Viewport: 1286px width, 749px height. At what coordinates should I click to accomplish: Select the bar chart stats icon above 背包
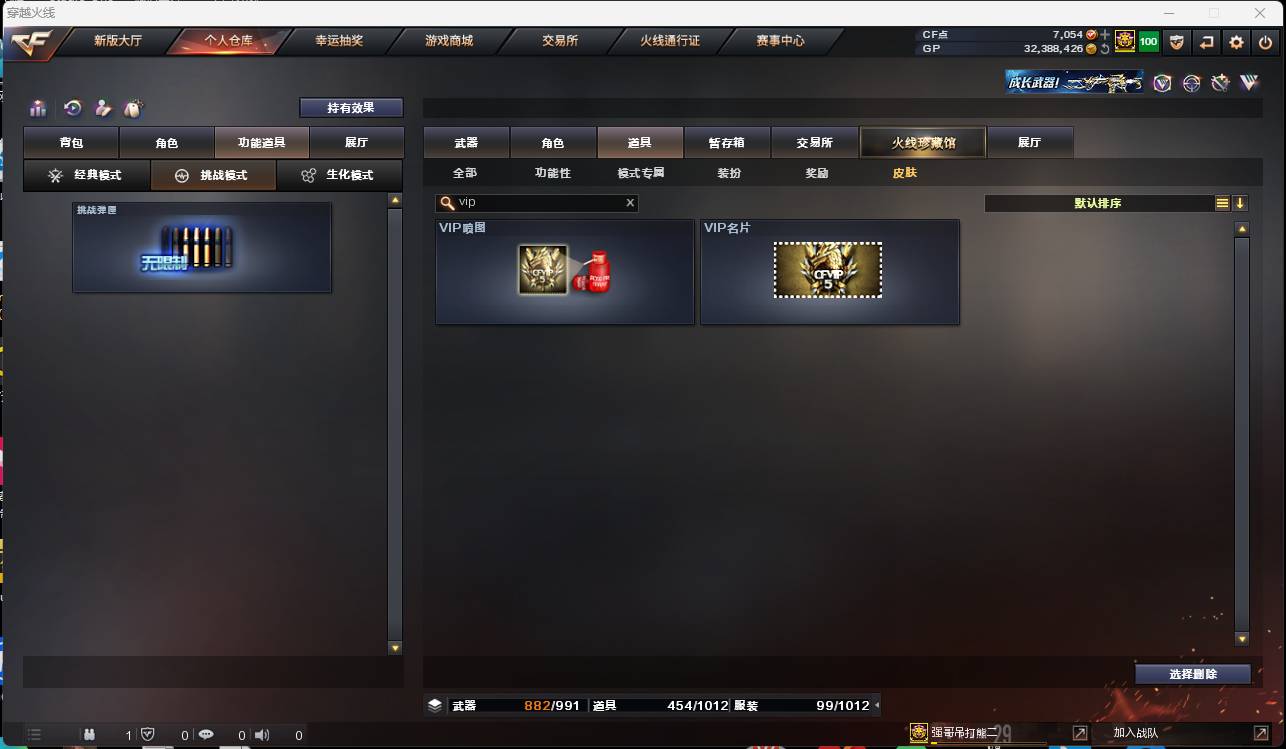click(x=38, y=108)
